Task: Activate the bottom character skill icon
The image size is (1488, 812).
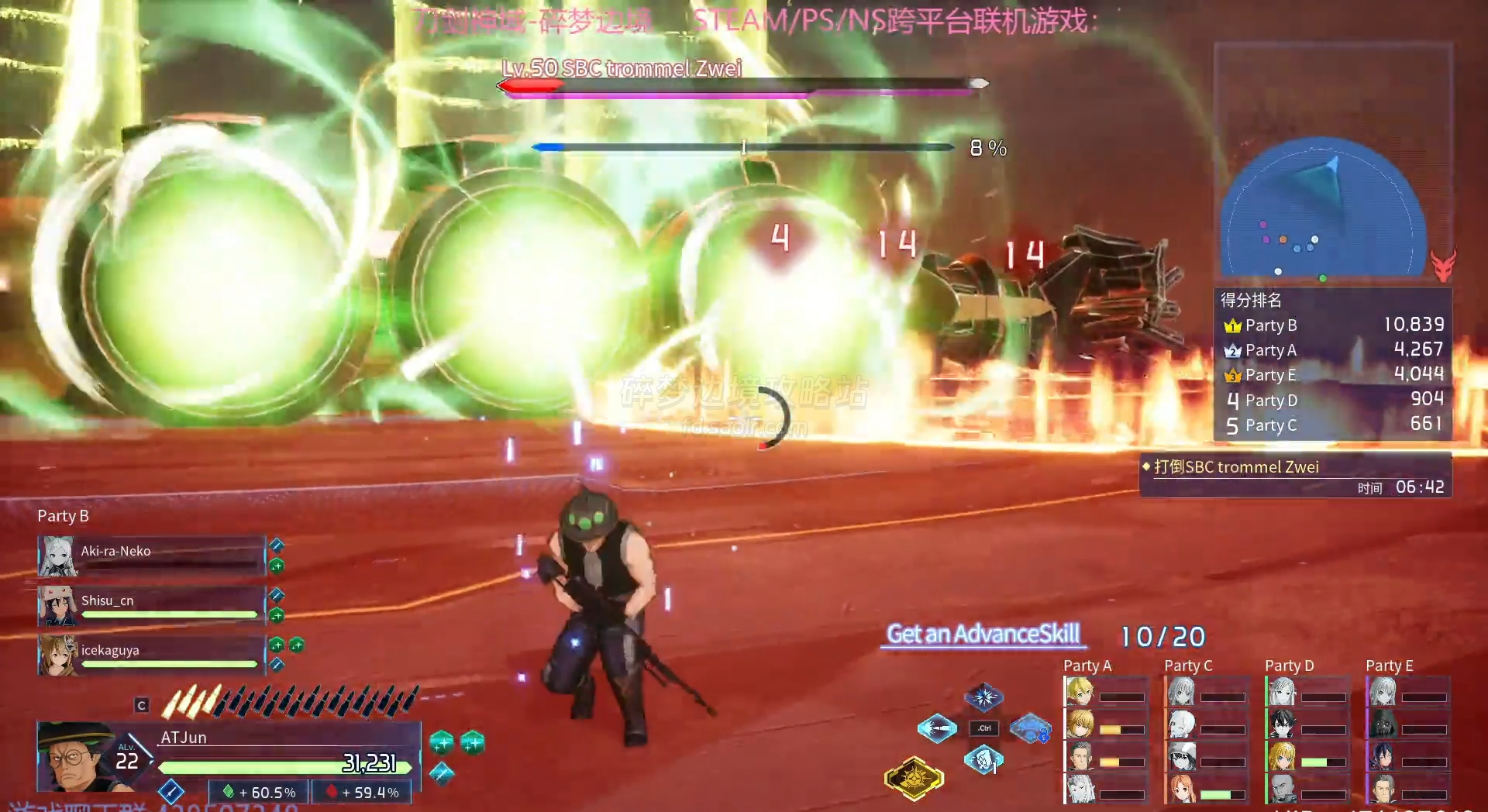Action: click(983, 760)
